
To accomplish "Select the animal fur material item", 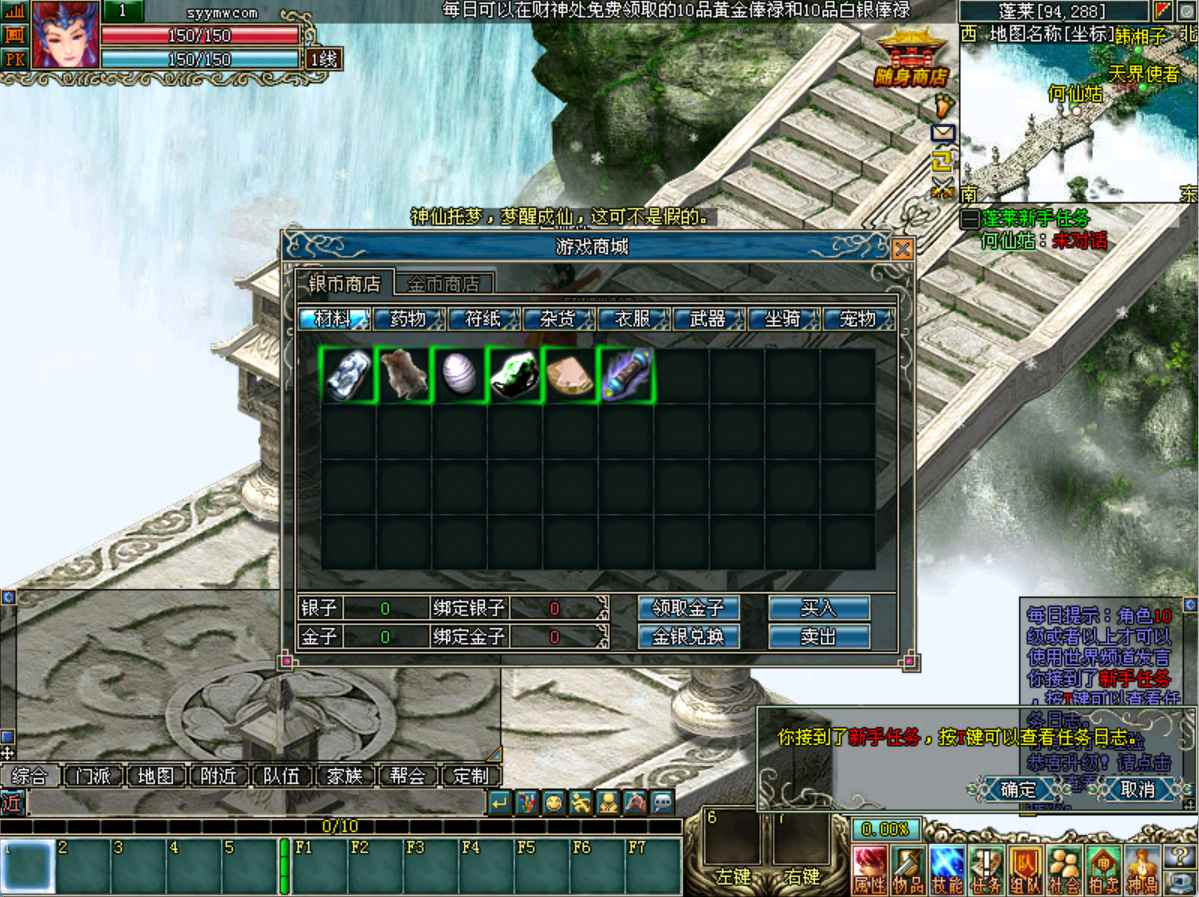I will point(404,375).
